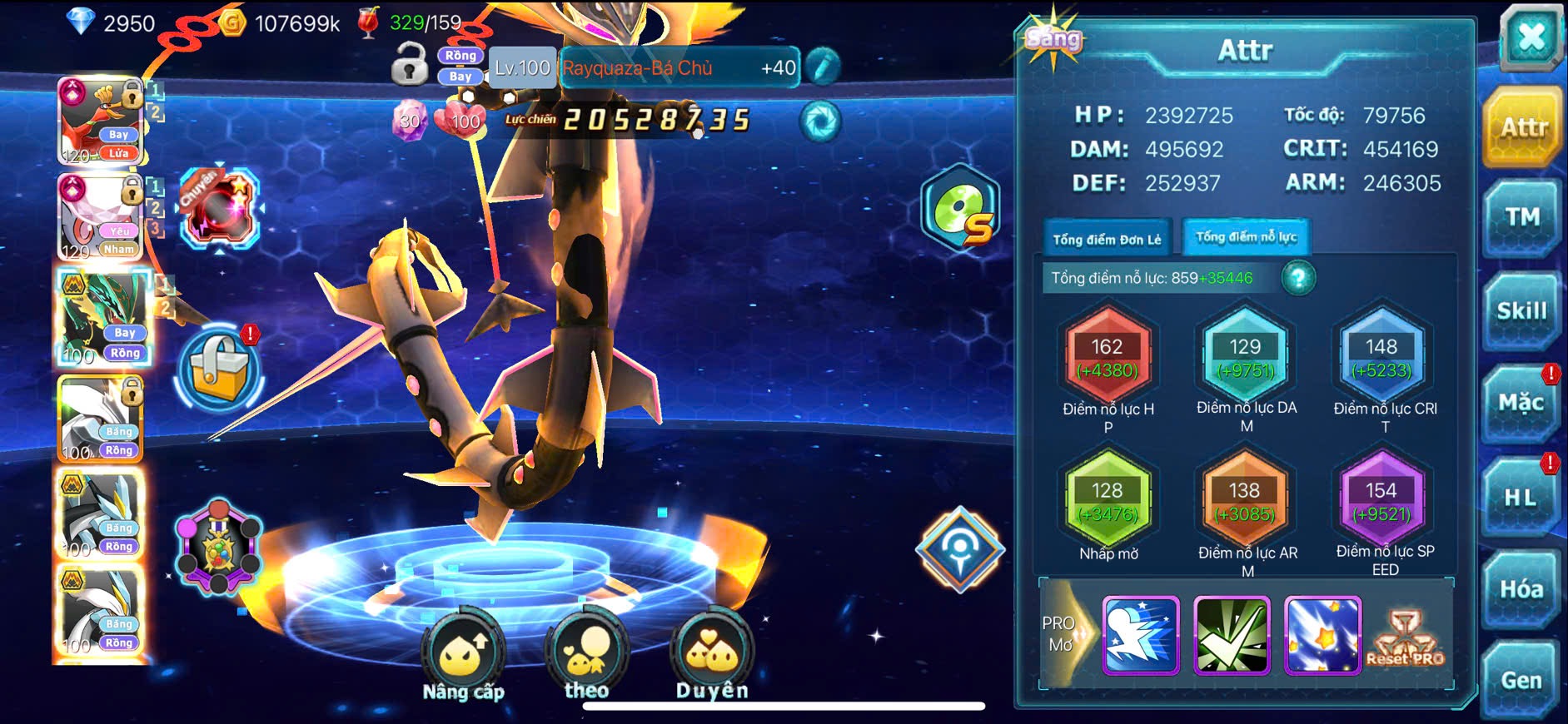The image size is (1568, 724).
Task: Select the Mặc side tab
Action: 1521,404
